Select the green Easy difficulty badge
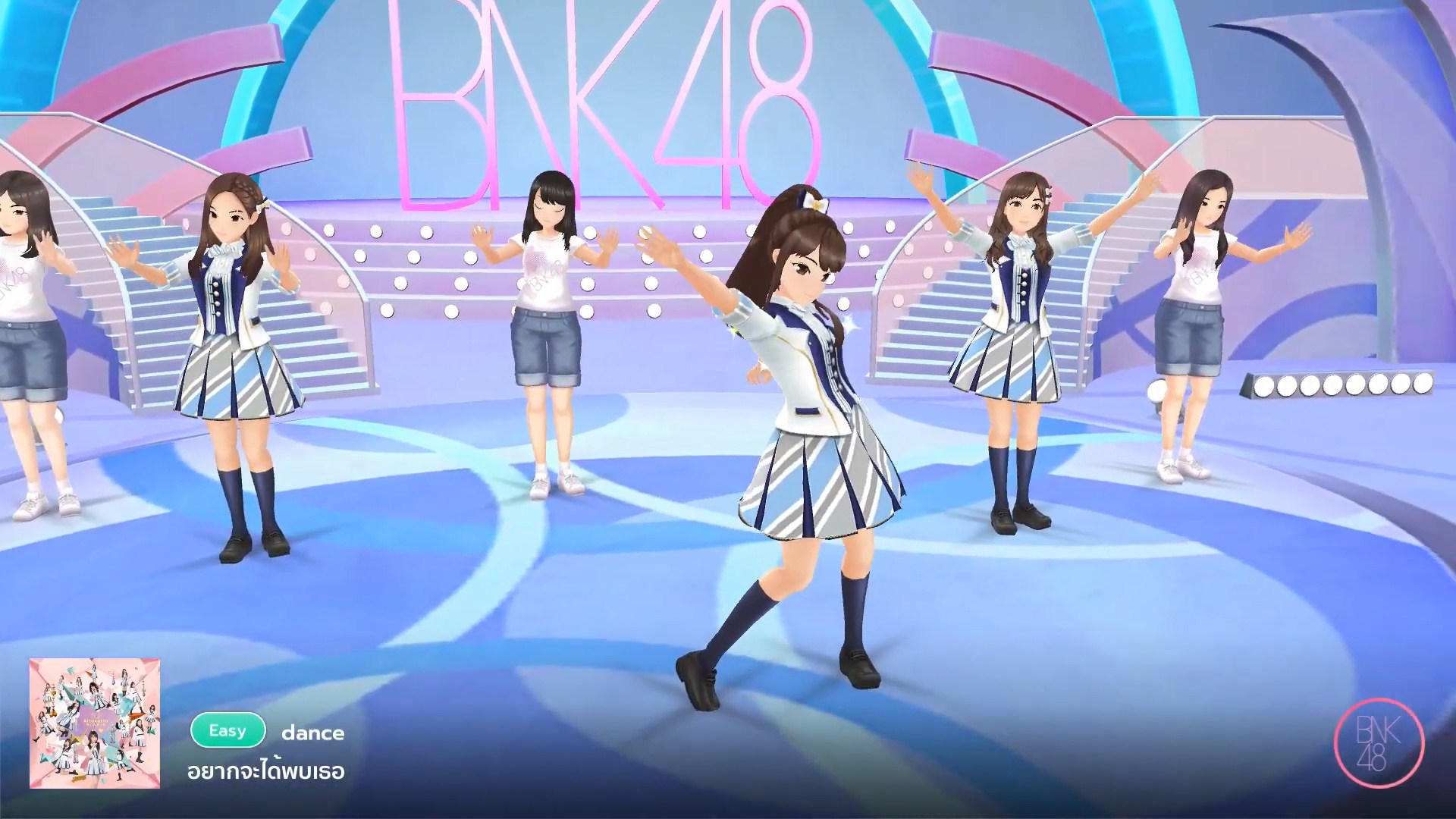This screenshot has height=819, width=1456. tap(227, 731)
